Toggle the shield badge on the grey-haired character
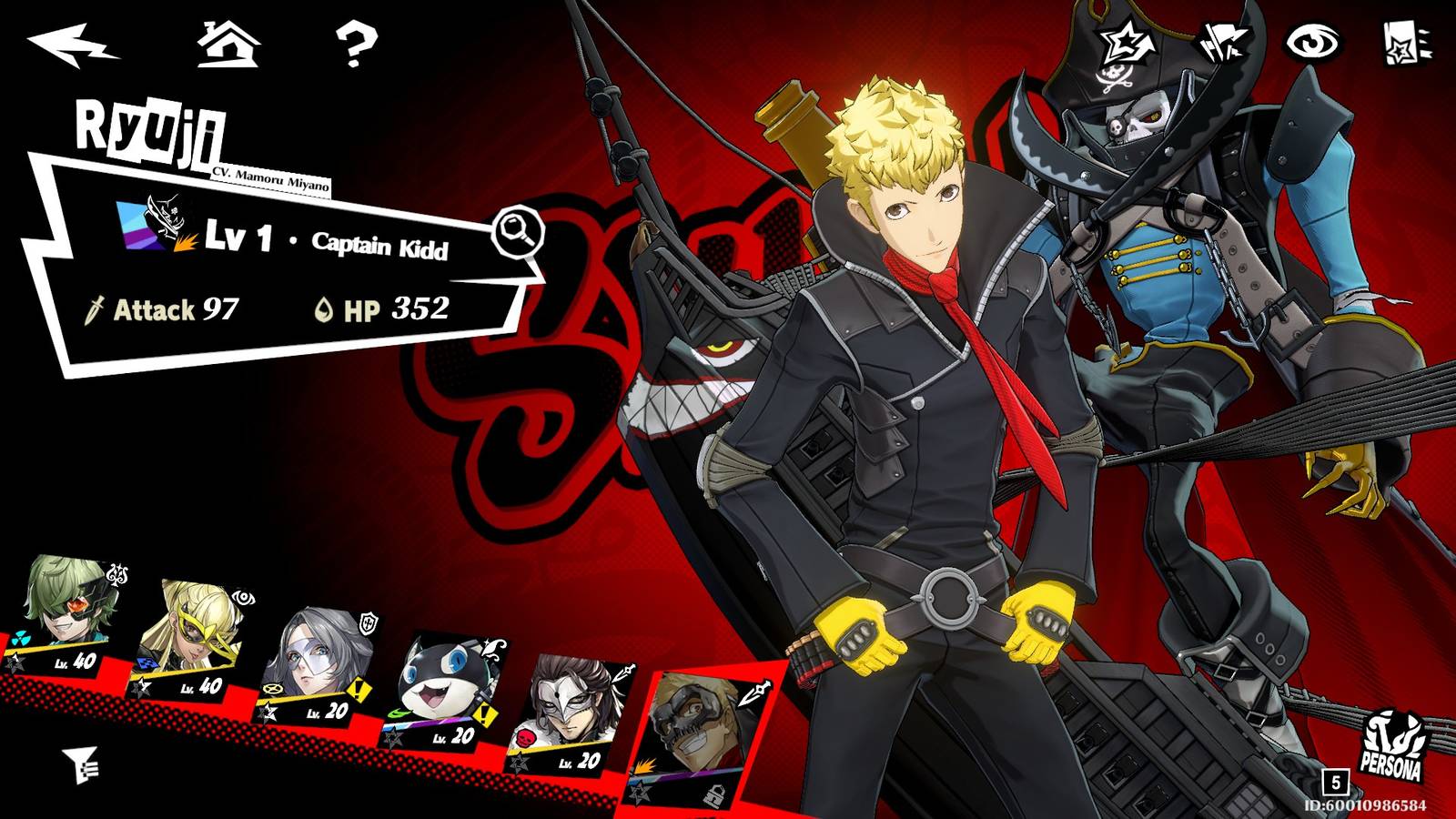1456x819 pixels. (368, 622)
